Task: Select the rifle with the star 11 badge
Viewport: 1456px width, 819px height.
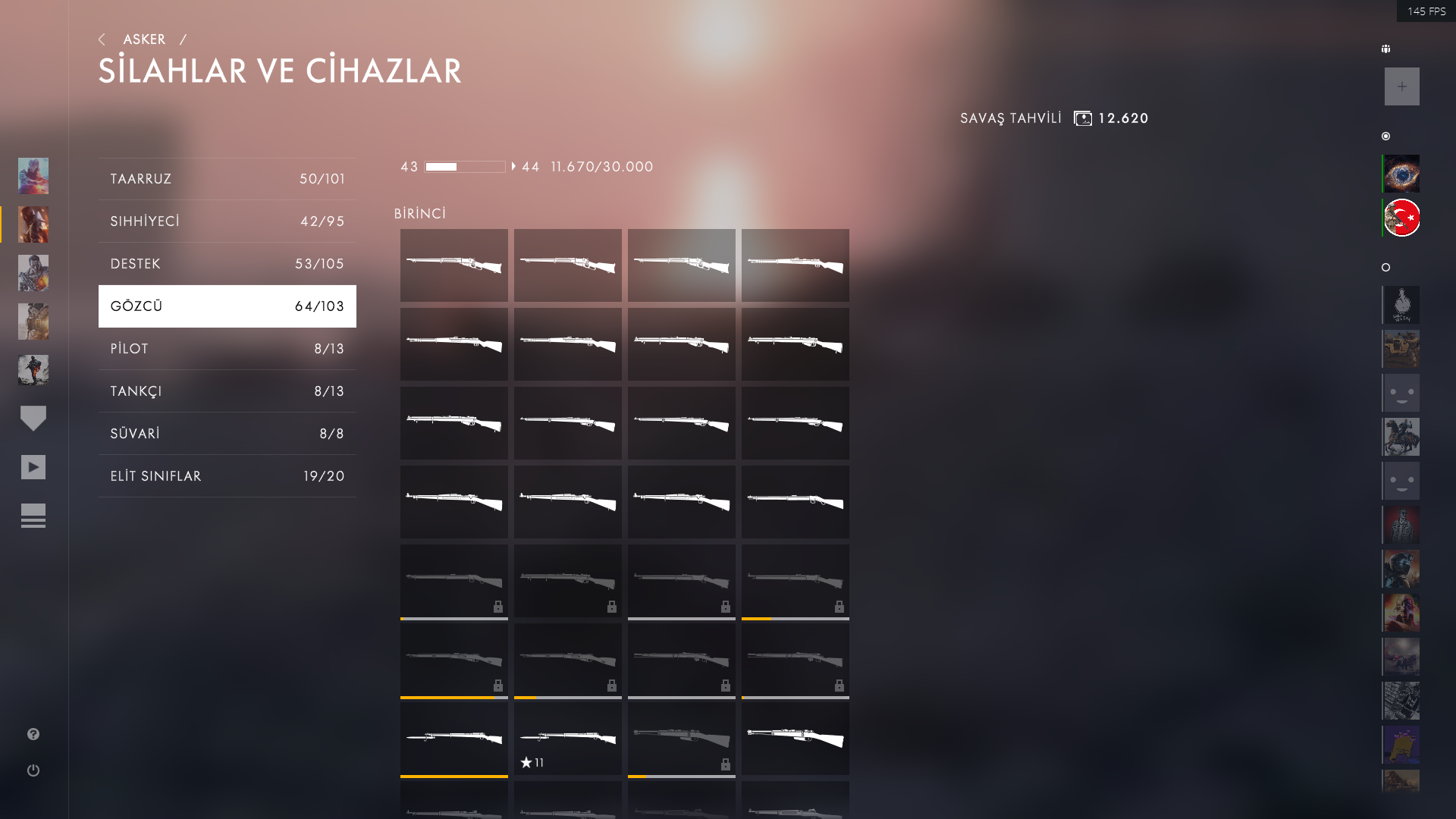Action: (567, 738)
